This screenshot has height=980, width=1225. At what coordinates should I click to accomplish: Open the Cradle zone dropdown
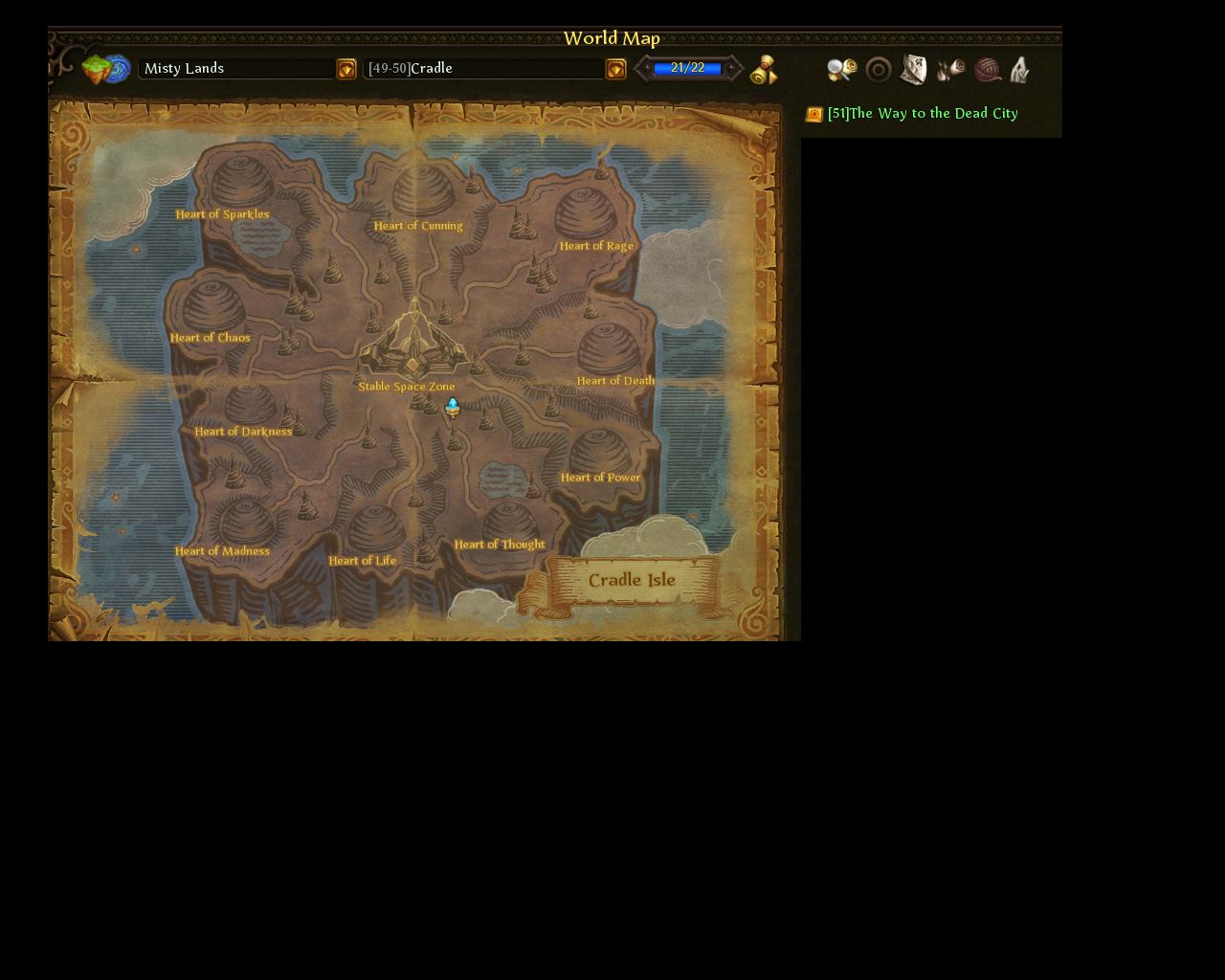pos(615,69)
